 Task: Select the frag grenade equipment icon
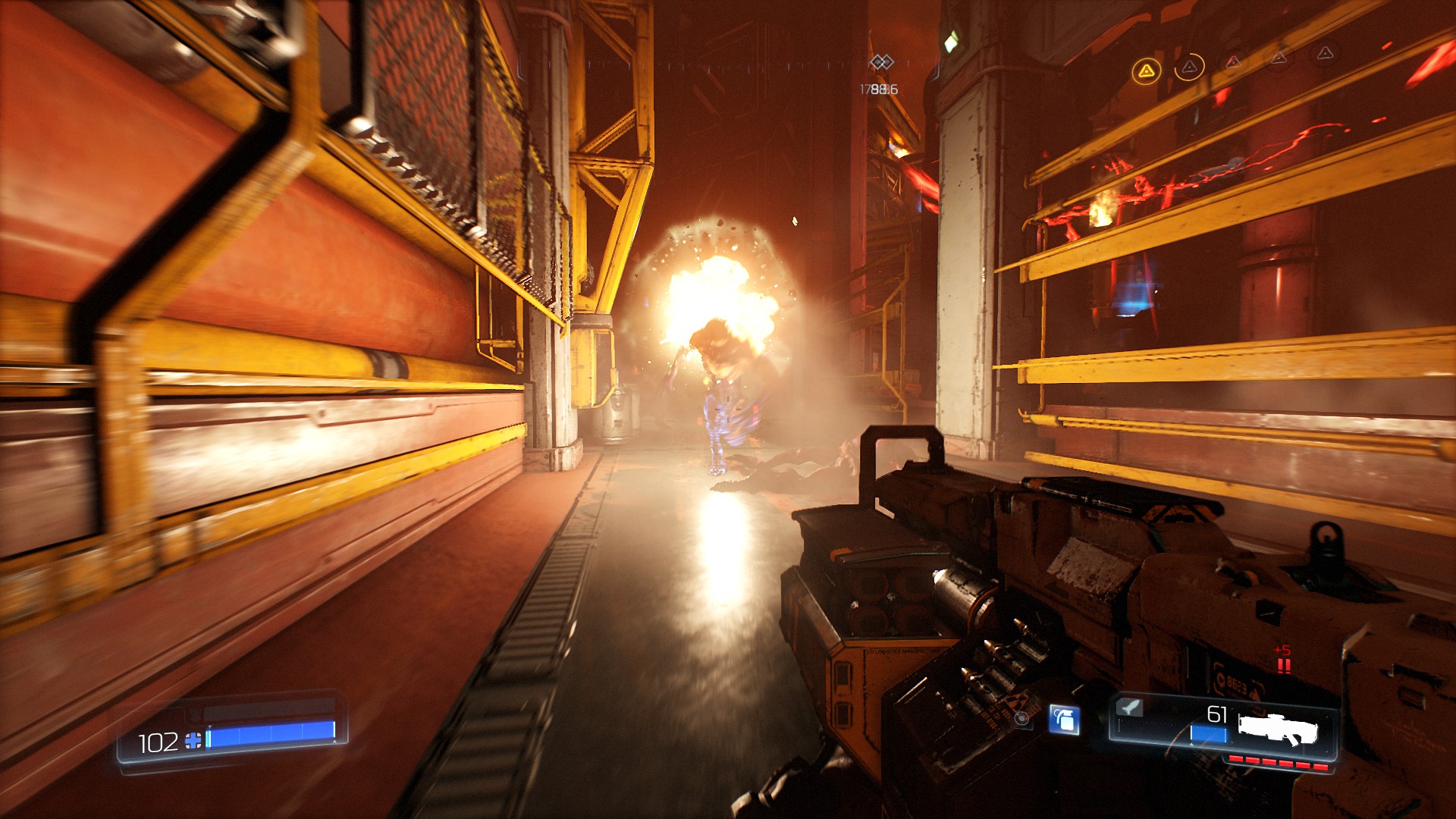[x=1065, y=720]
